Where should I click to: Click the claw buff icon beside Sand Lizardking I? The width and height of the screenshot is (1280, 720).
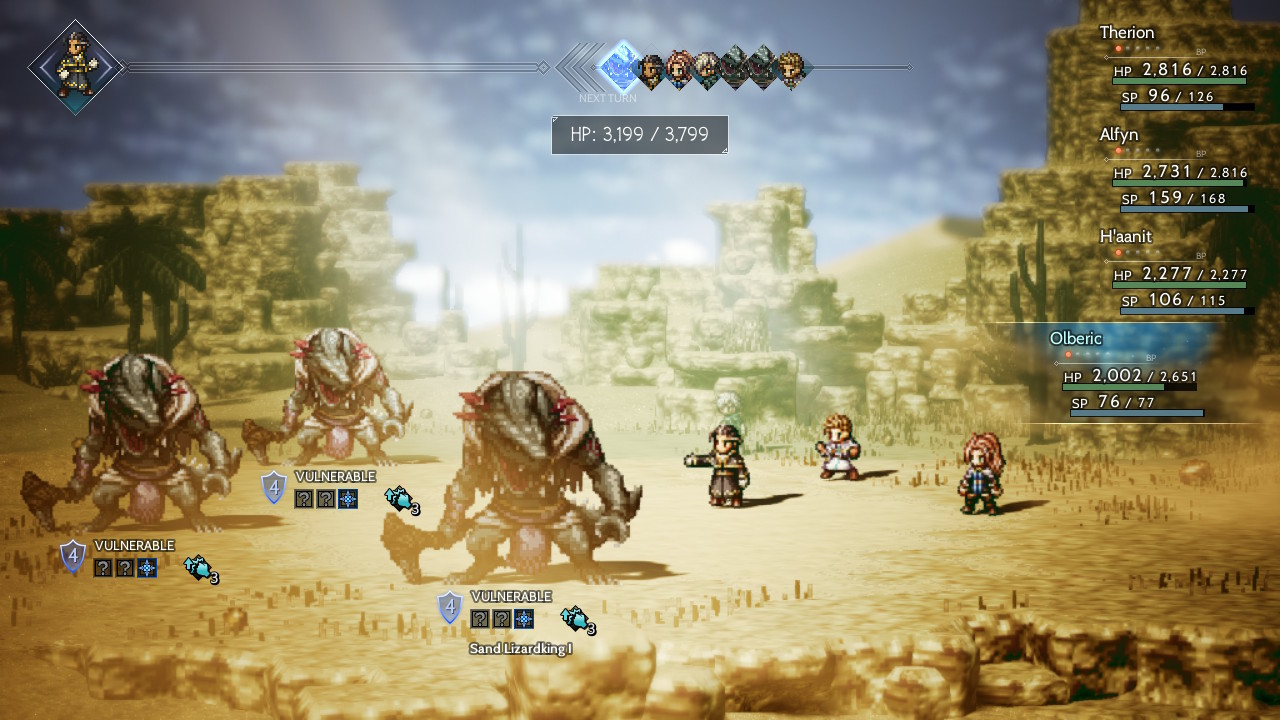[576, 620]
